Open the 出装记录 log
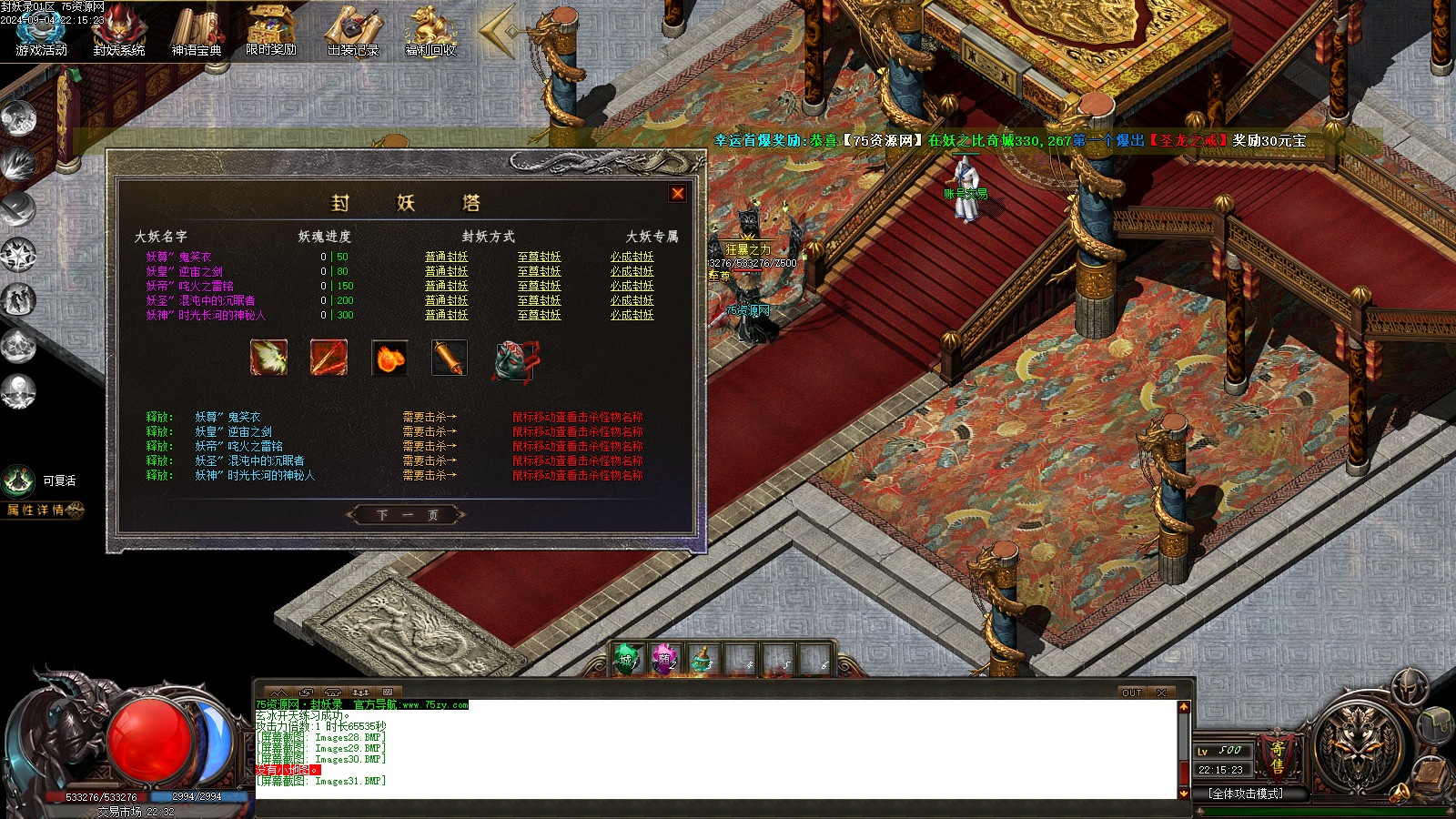 tap(353, 32)
